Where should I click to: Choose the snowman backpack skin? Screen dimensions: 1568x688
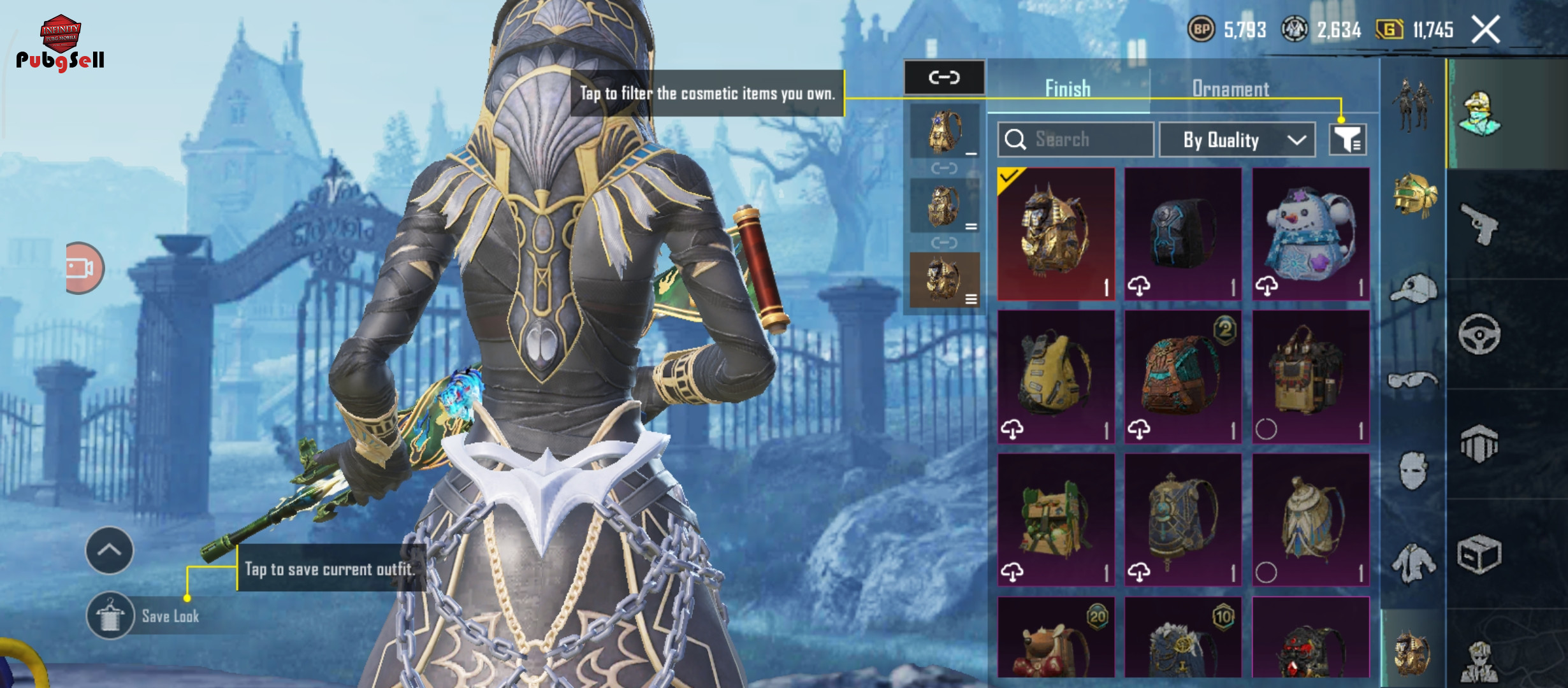1310,234
